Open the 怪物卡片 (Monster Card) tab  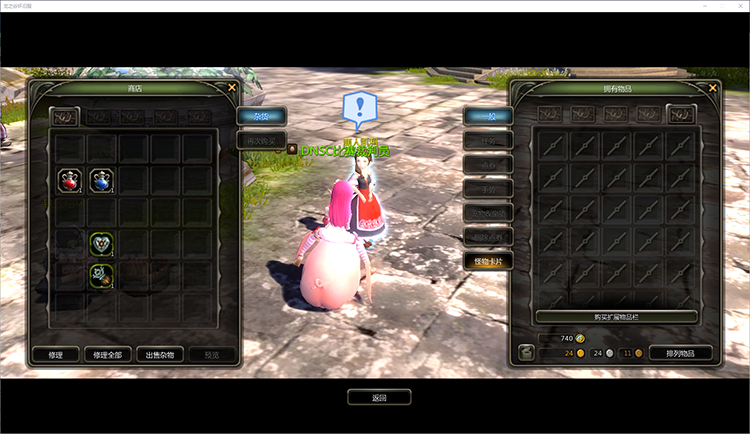[x=488, y=261]
